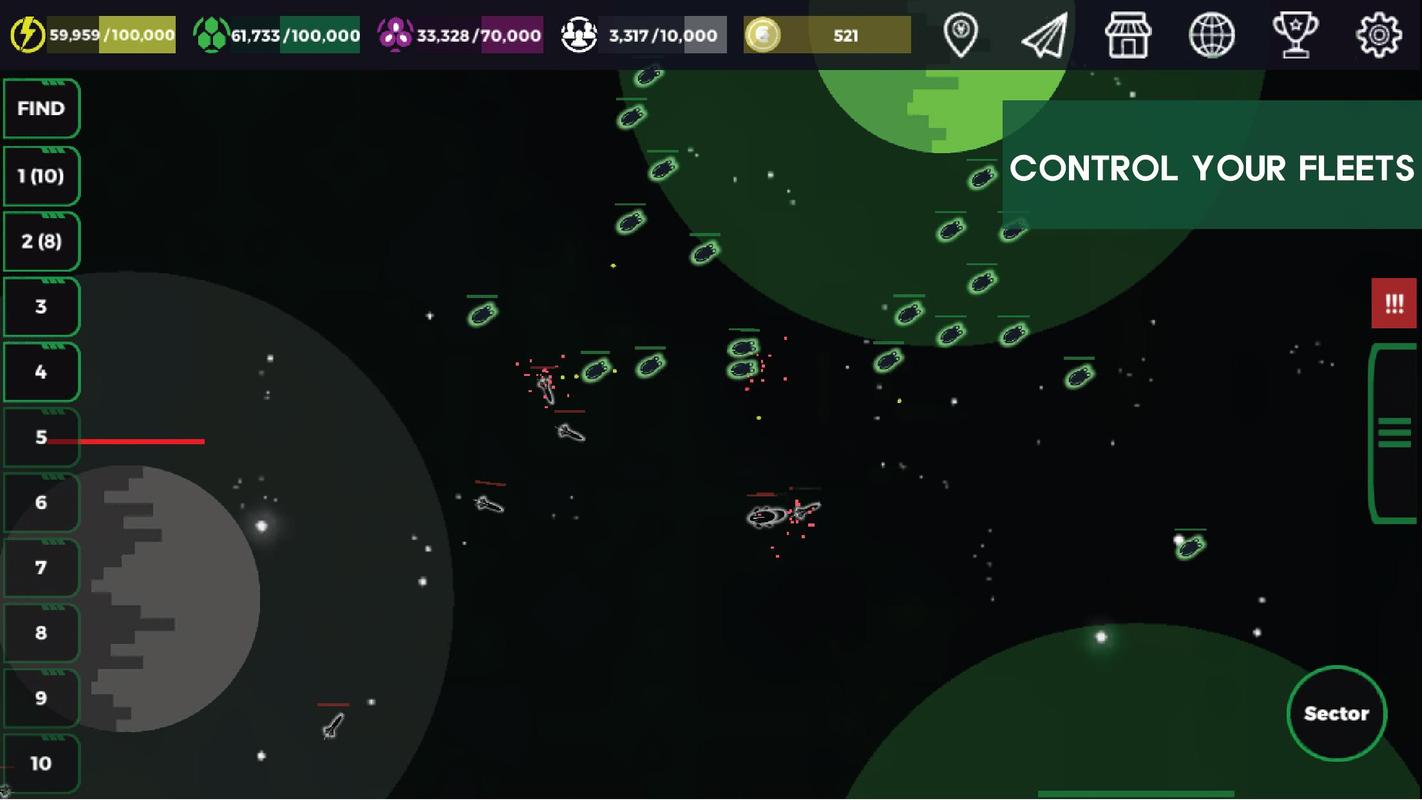Image resolution: width=1422 pixels, height=800 pixels.
Task: View the trophy leaderboard icon
Action: click(1295, 35)
